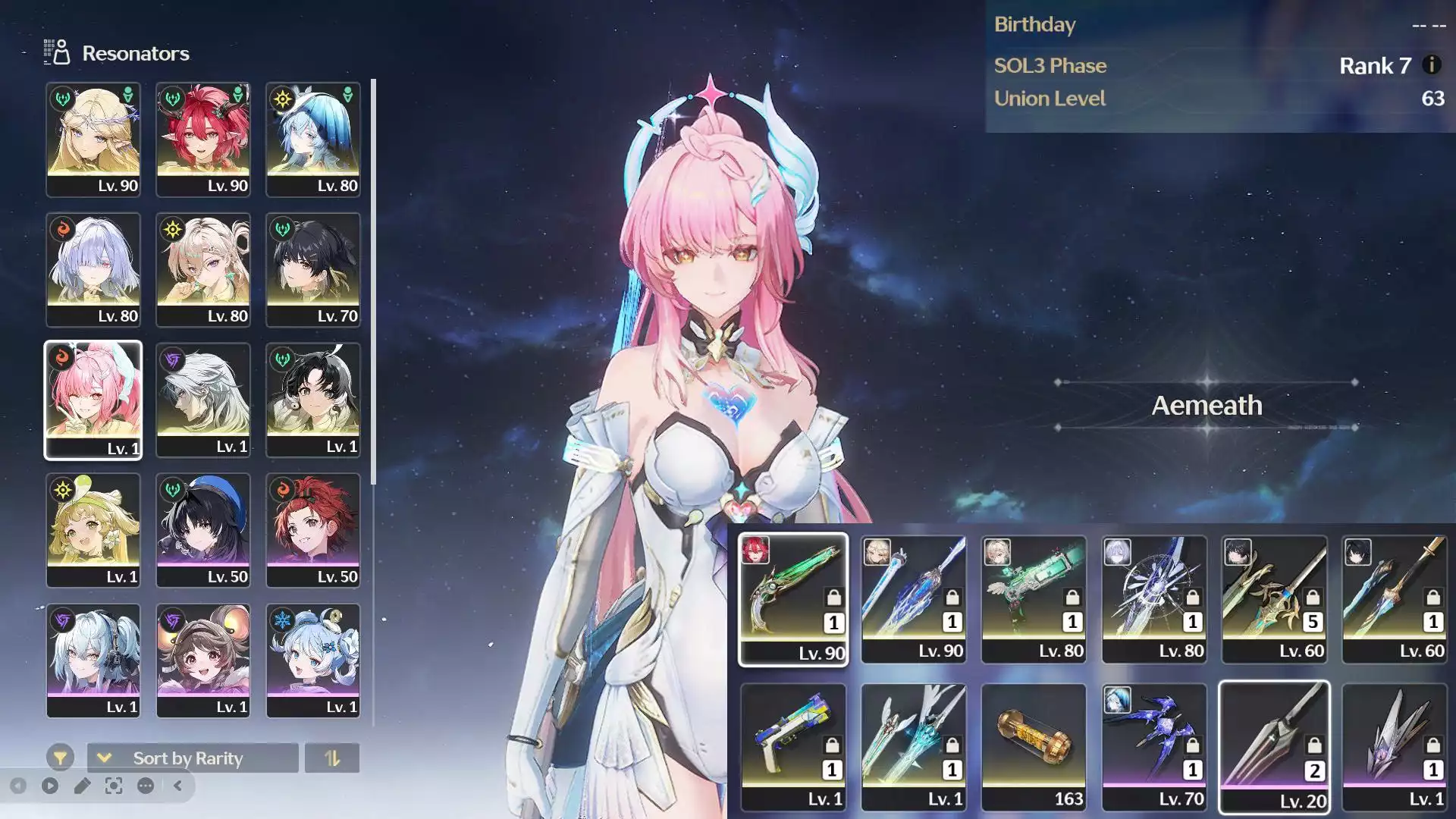
Task: Click the overlay pencil edit tool
Action: pos(82,786)
